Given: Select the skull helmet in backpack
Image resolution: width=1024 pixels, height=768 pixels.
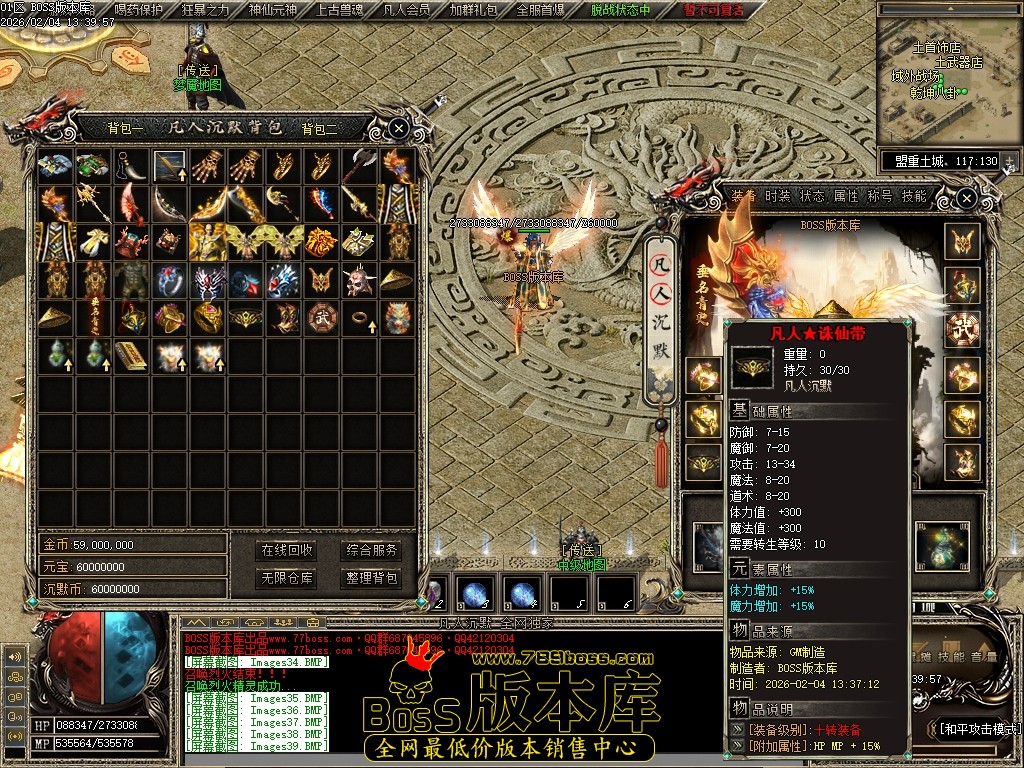Looking at the screenshot, I should click(359, 280).
